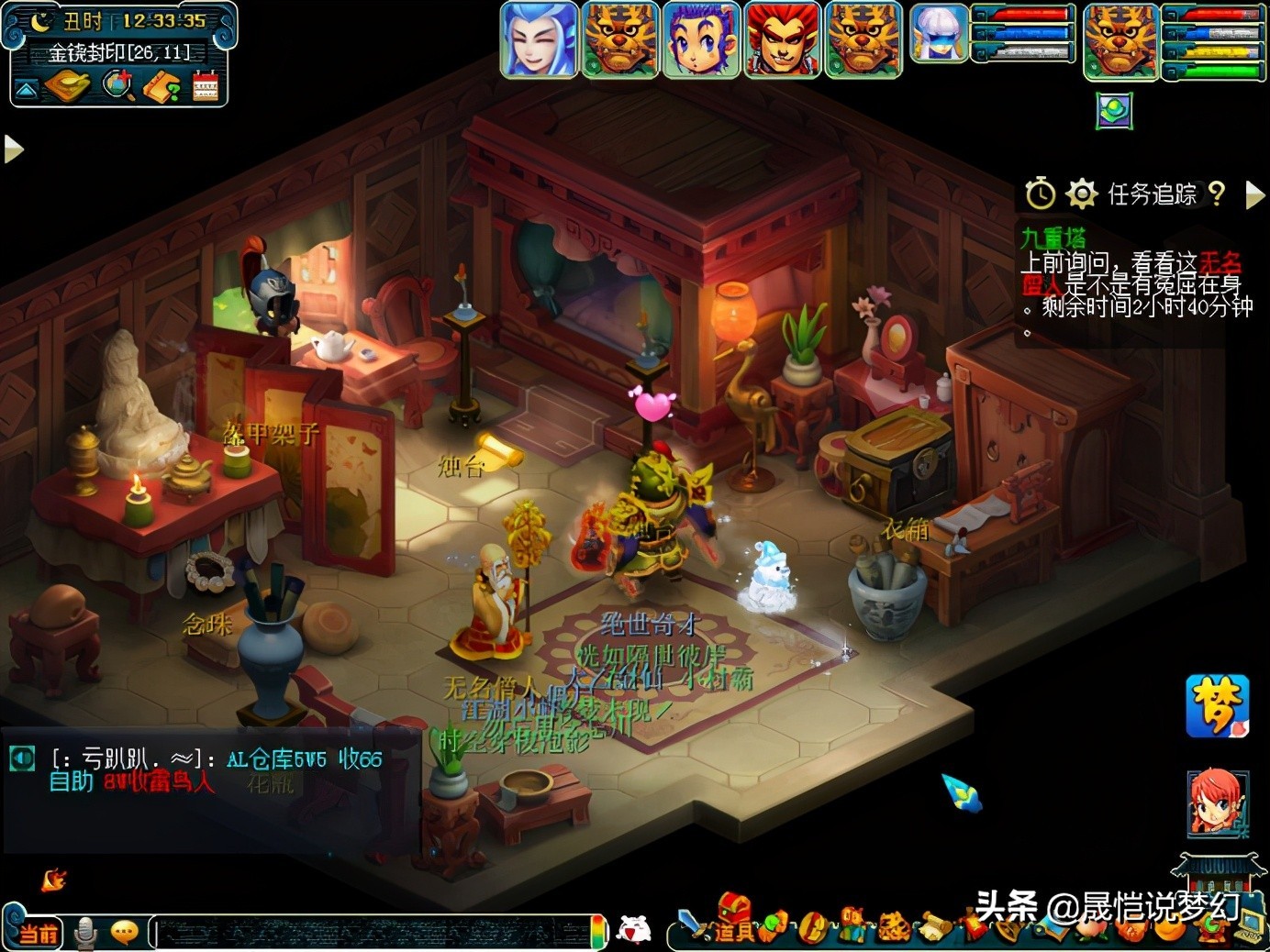Open the magnifier world map icon
The image size is (1270, 952).
117,86
